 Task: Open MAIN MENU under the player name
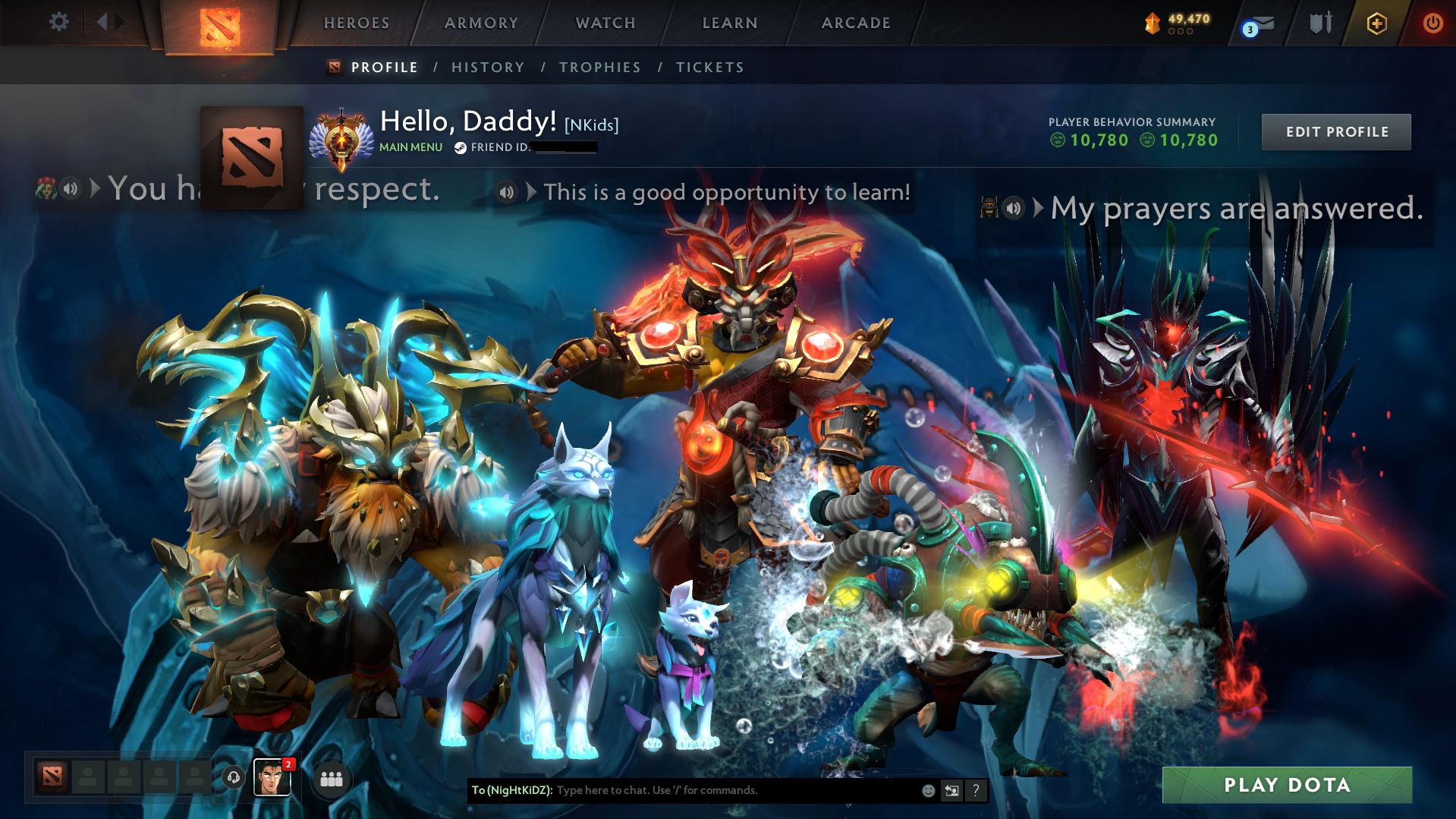[x=410, y=147]
